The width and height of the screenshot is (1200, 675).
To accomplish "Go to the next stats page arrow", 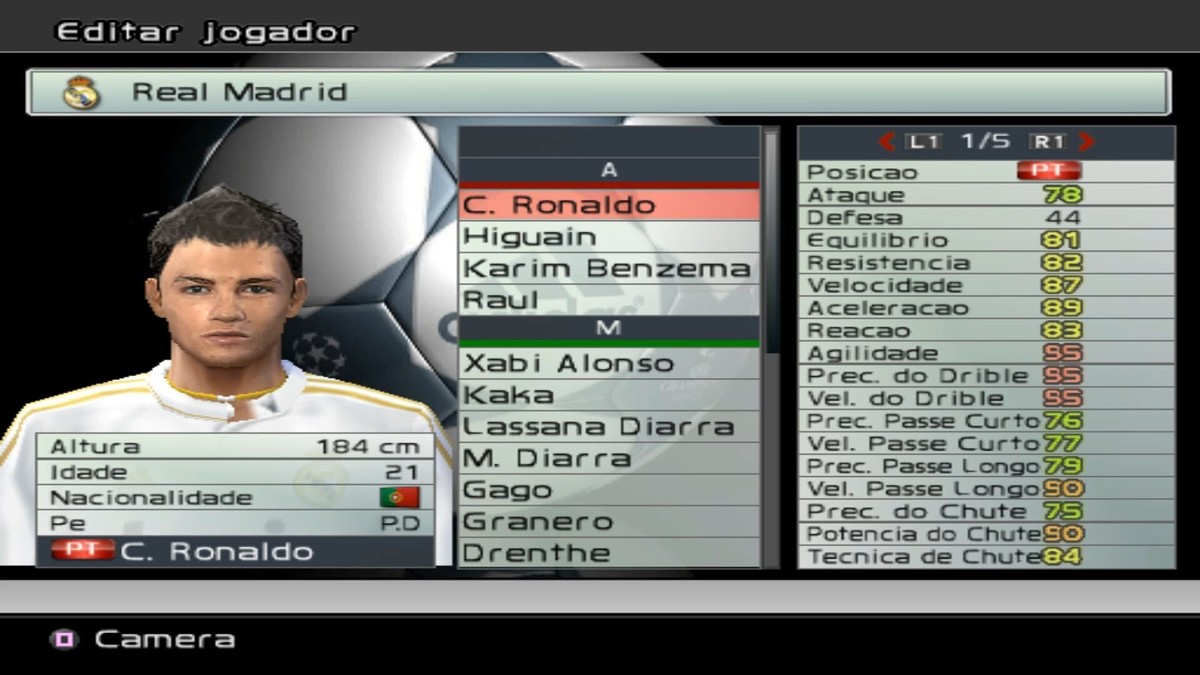I will point(1087,142).
